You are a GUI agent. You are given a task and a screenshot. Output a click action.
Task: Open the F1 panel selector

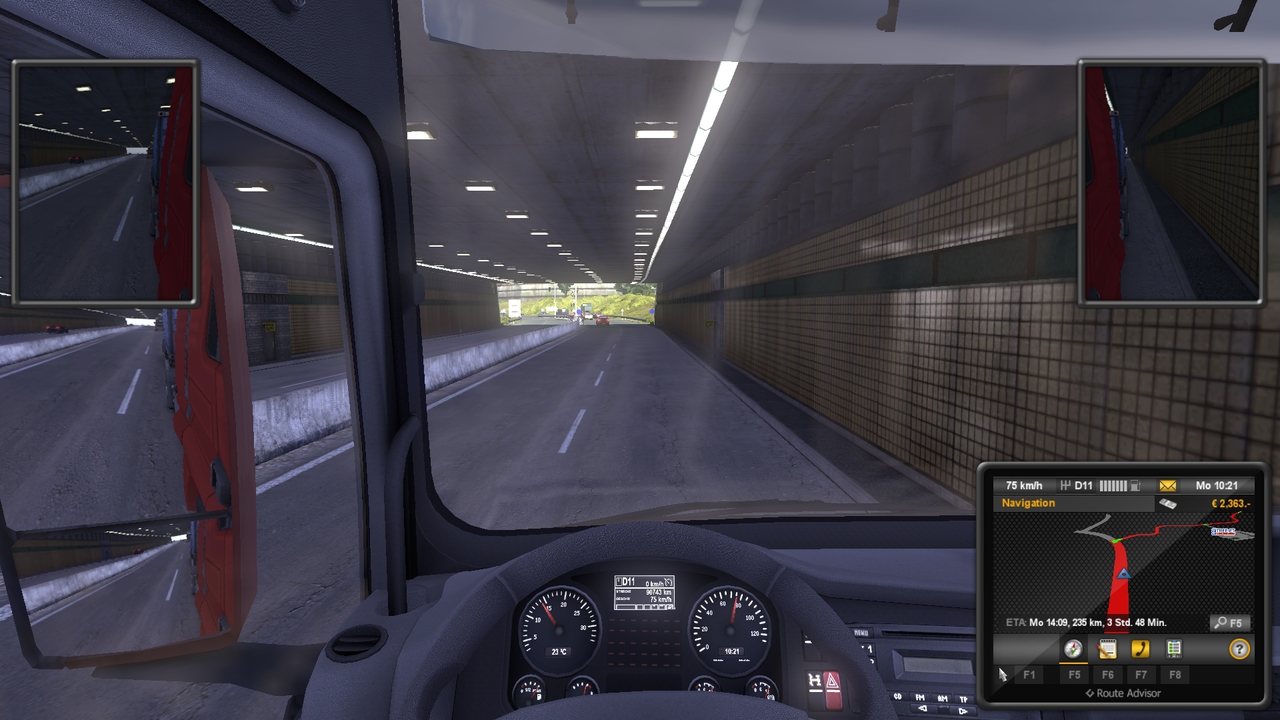1030,674
